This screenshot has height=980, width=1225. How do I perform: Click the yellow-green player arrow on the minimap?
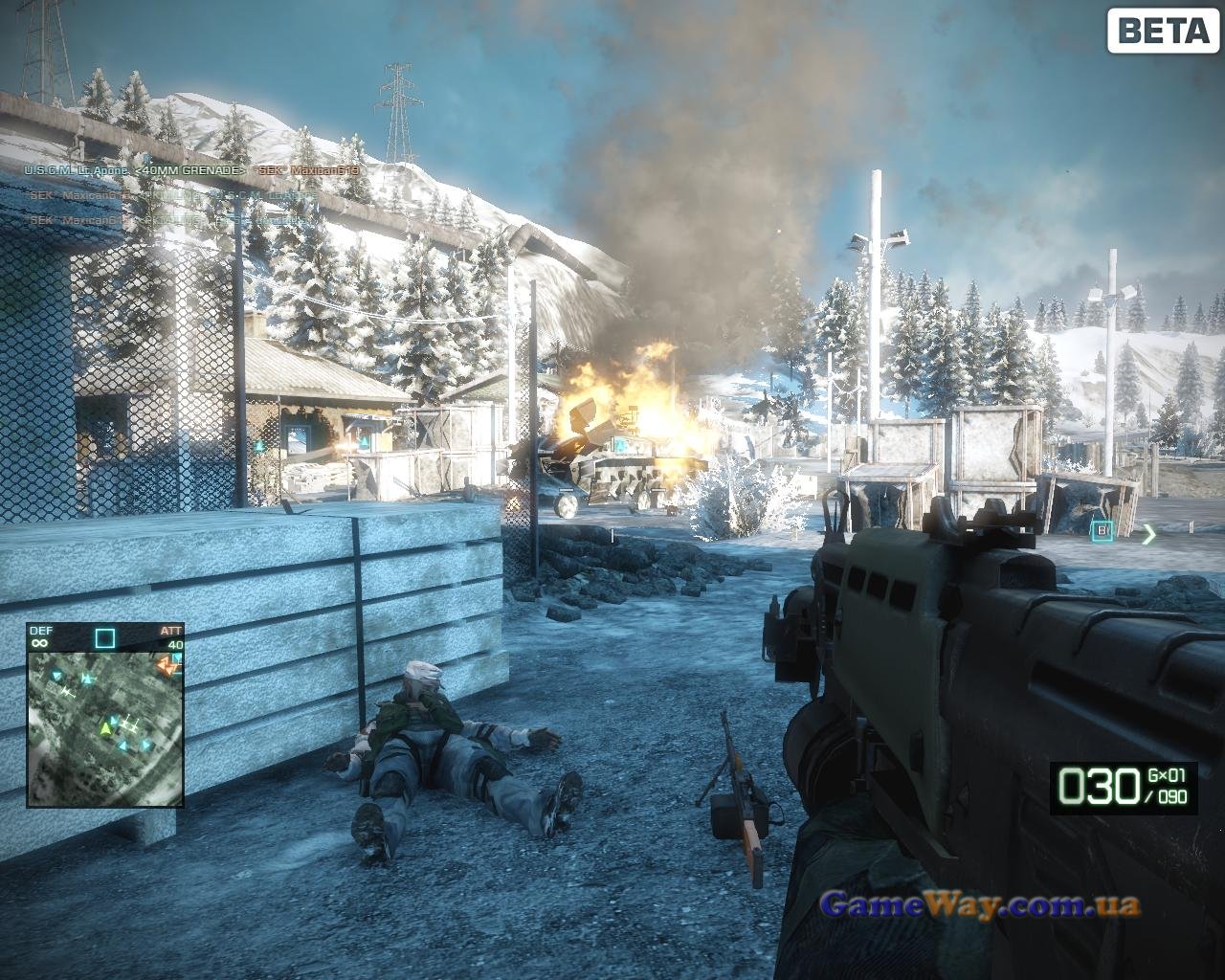(x=105, y=729)
